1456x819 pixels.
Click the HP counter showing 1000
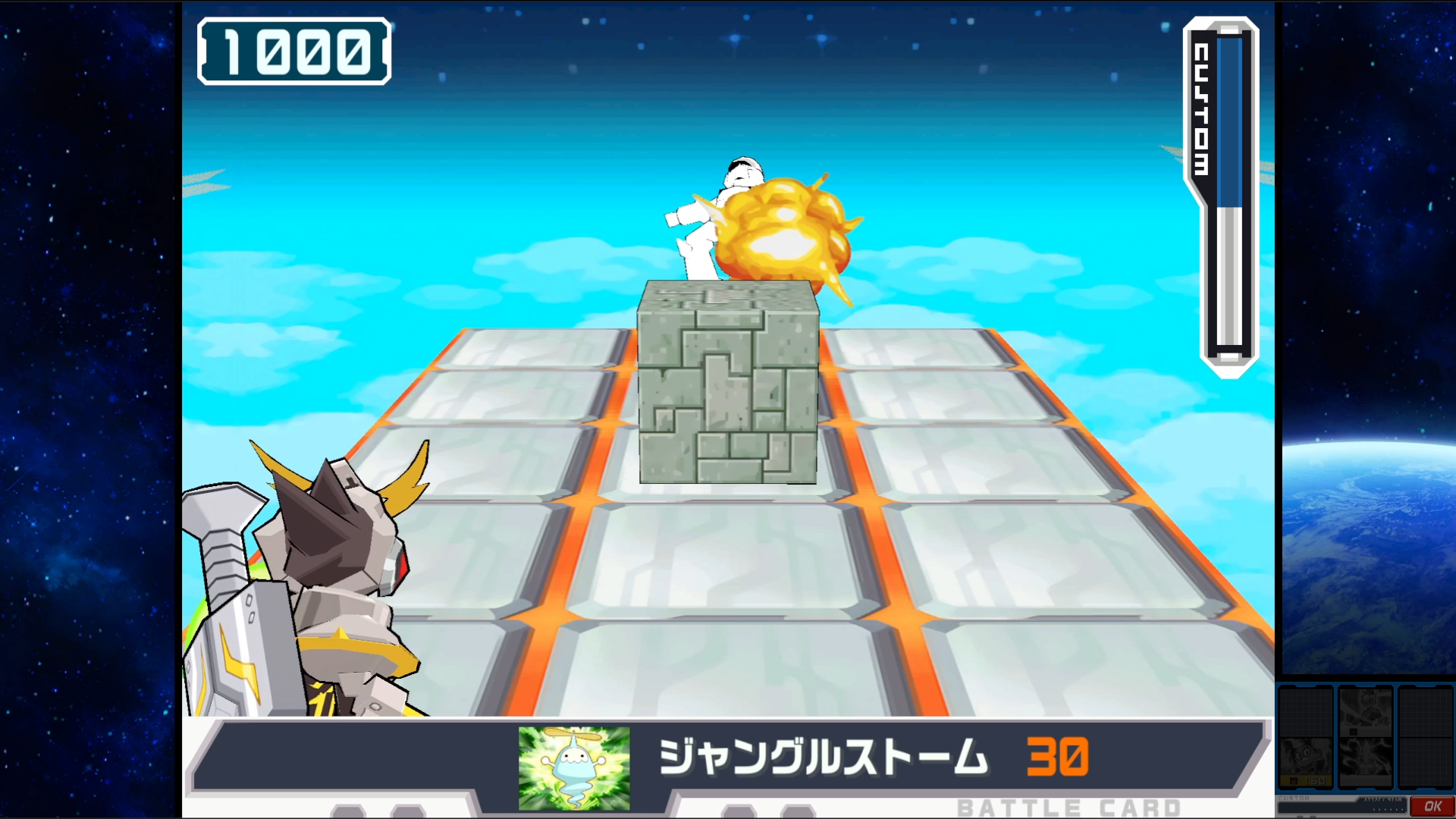click(294, 51)
